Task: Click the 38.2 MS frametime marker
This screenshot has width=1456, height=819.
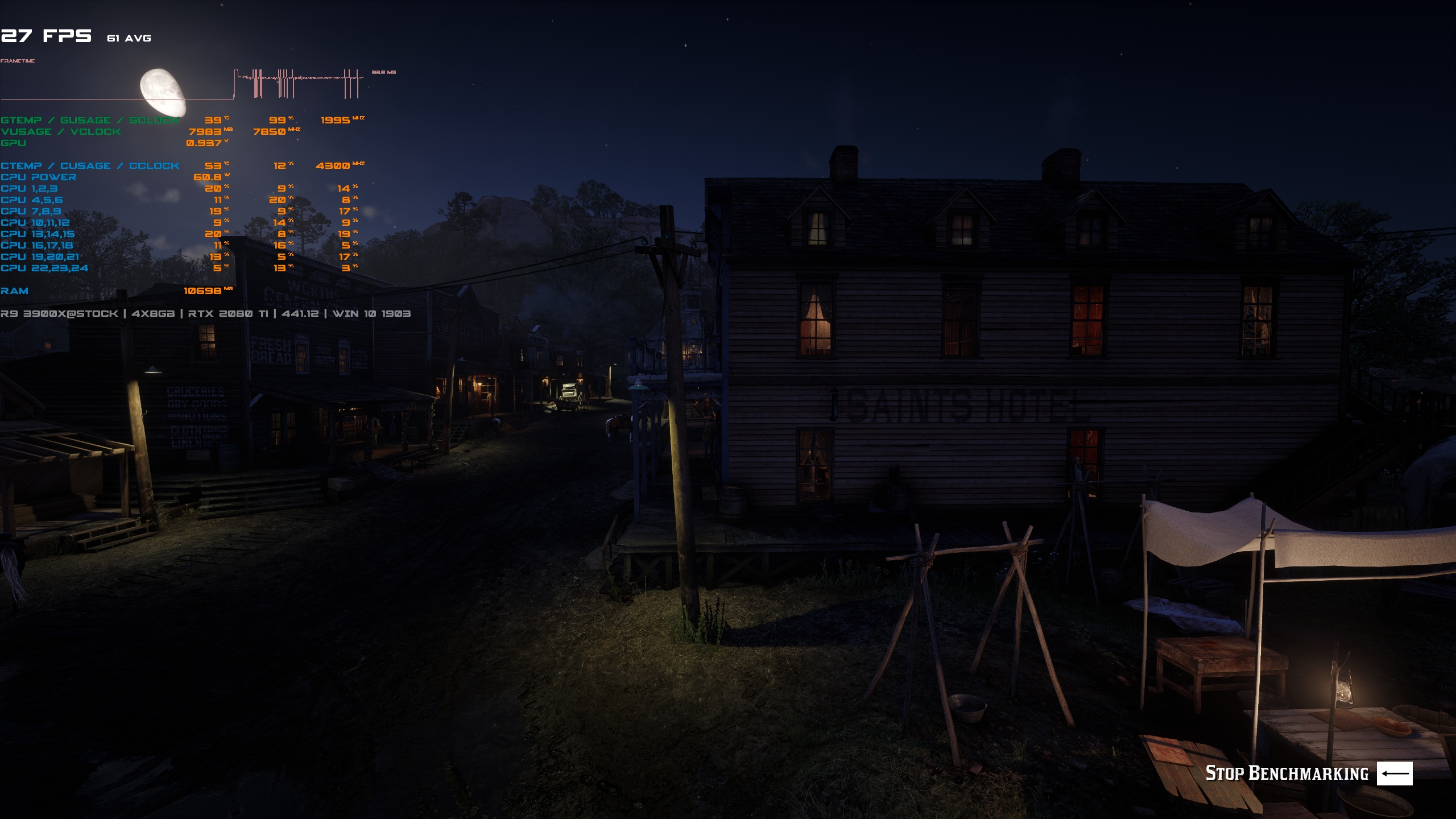Action: [x=383, y=73]
